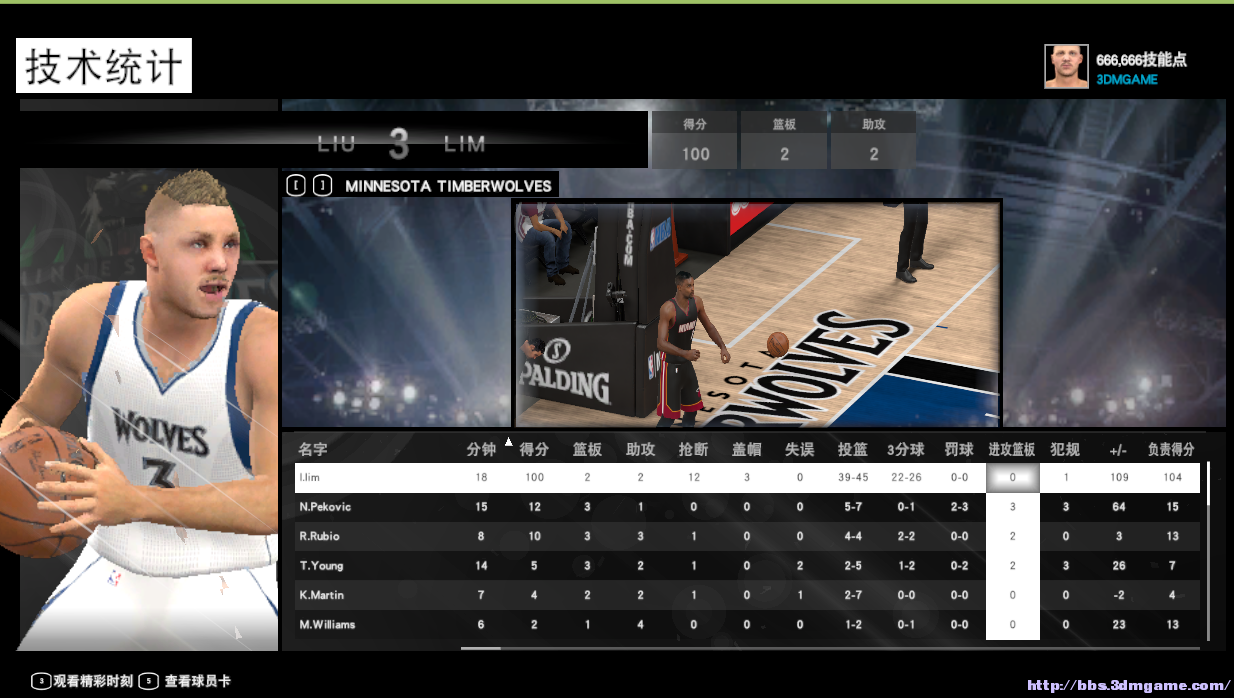The image size is (1234, 698).
Task: Click the 名字 column header
Action: [x=313, y=449]
